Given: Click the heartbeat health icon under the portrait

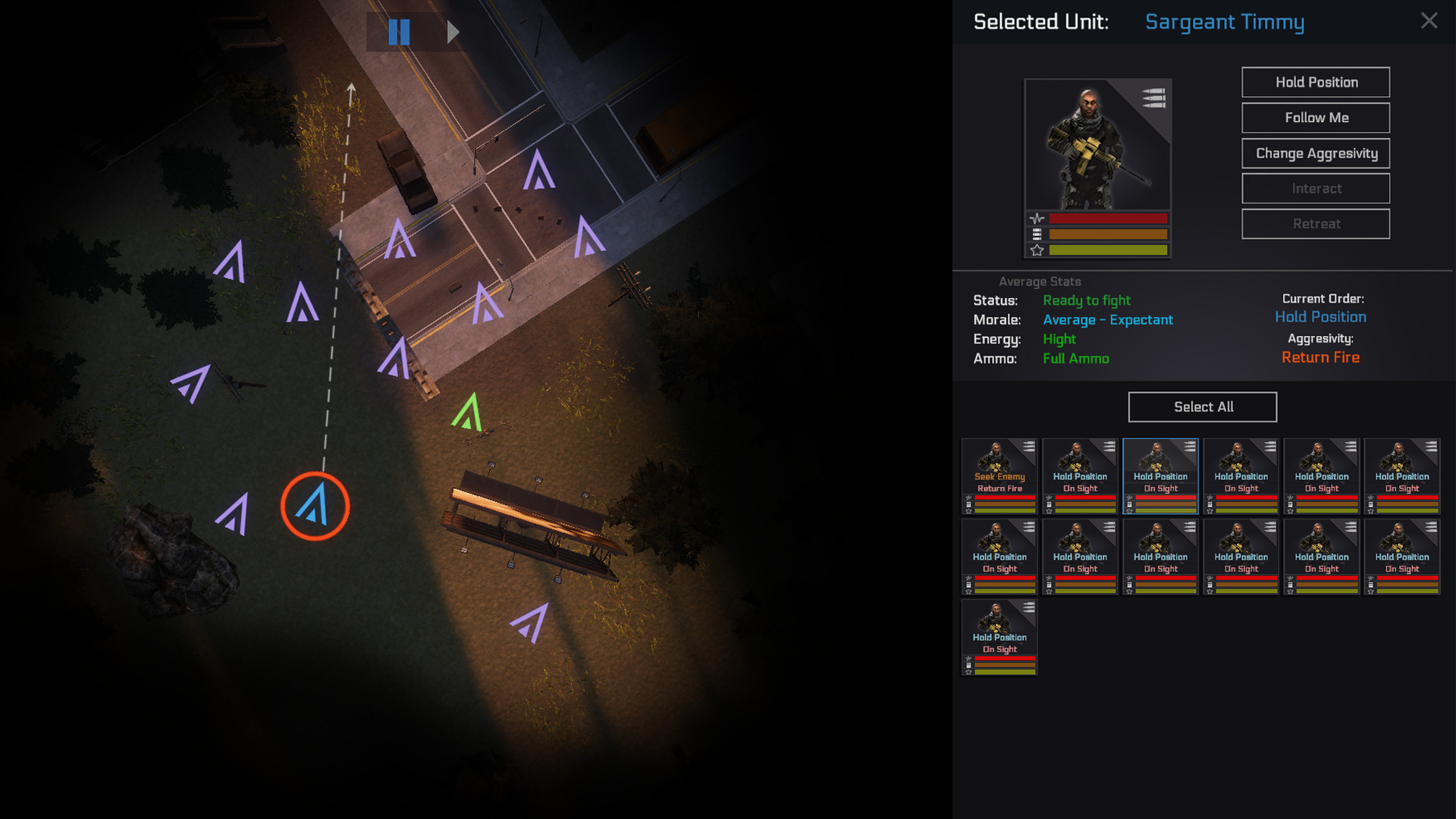Looking at the screenshot, I should click(x=1036, y=218).
